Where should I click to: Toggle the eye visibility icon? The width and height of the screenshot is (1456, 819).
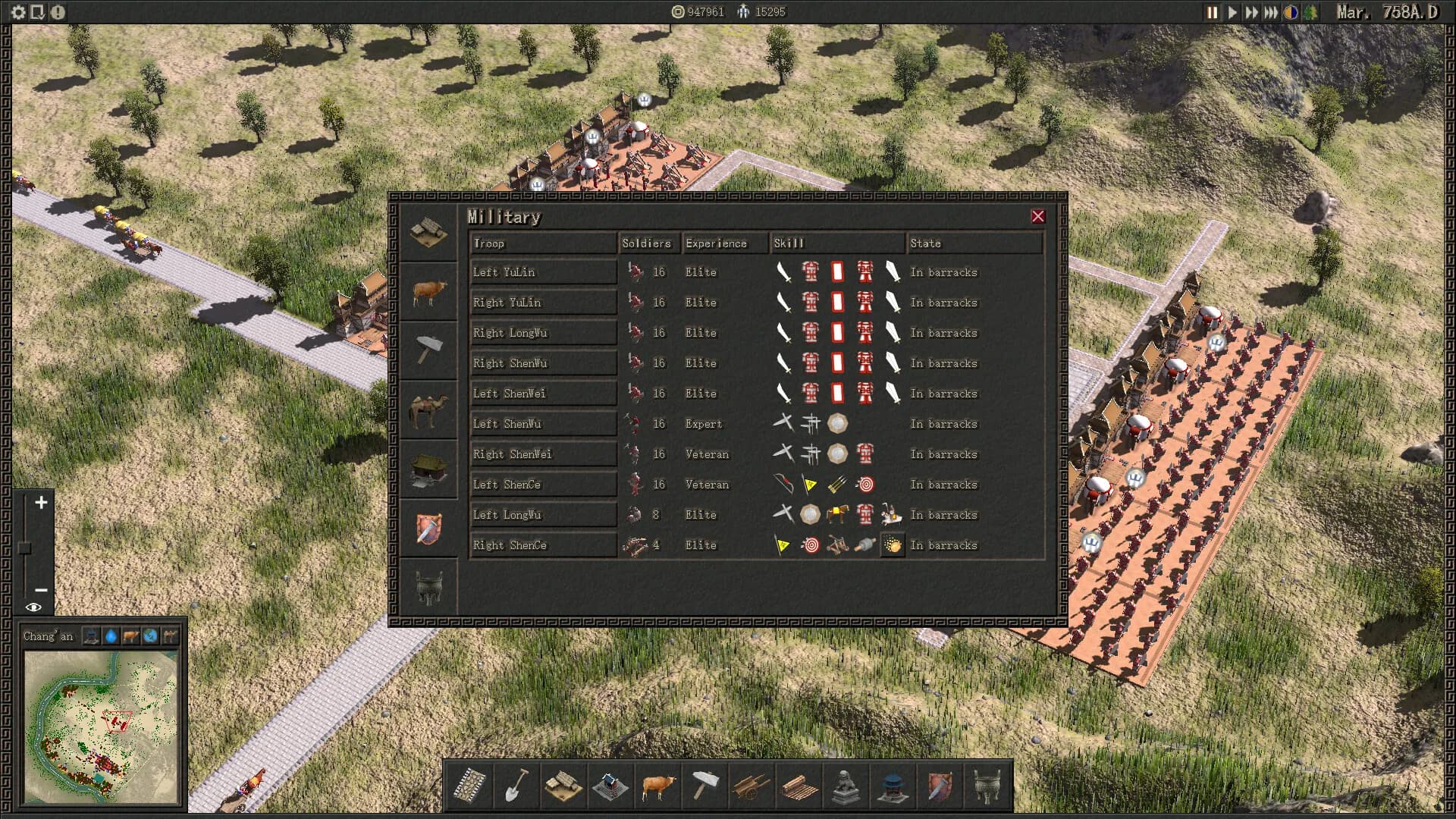33,607
